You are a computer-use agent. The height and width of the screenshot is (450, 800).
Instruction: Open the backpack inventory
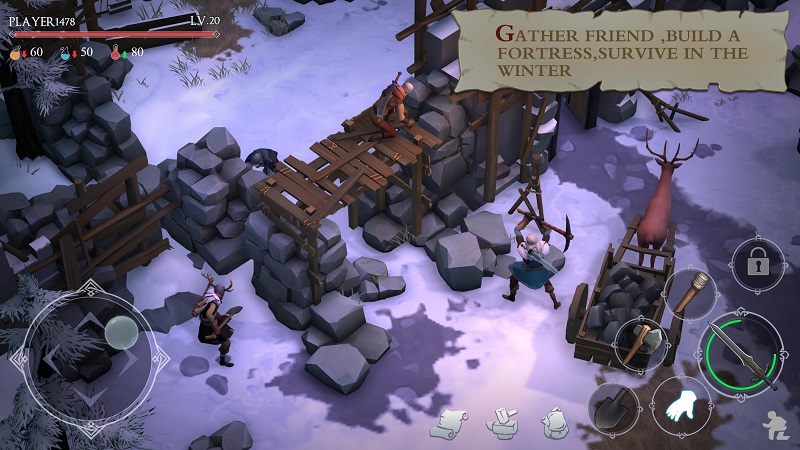(555, 424)
